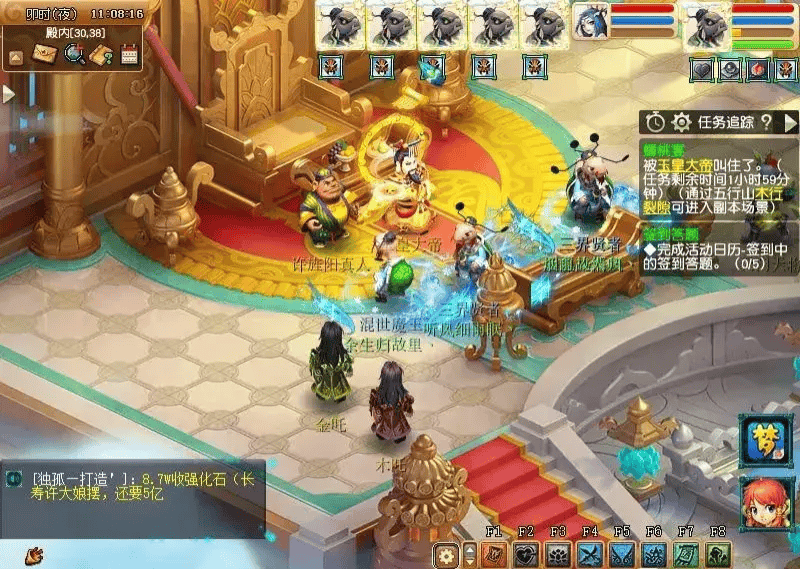Screen dimensions: 800x569
Task: Expand the left edge side arrow
Action: [8, 93]
